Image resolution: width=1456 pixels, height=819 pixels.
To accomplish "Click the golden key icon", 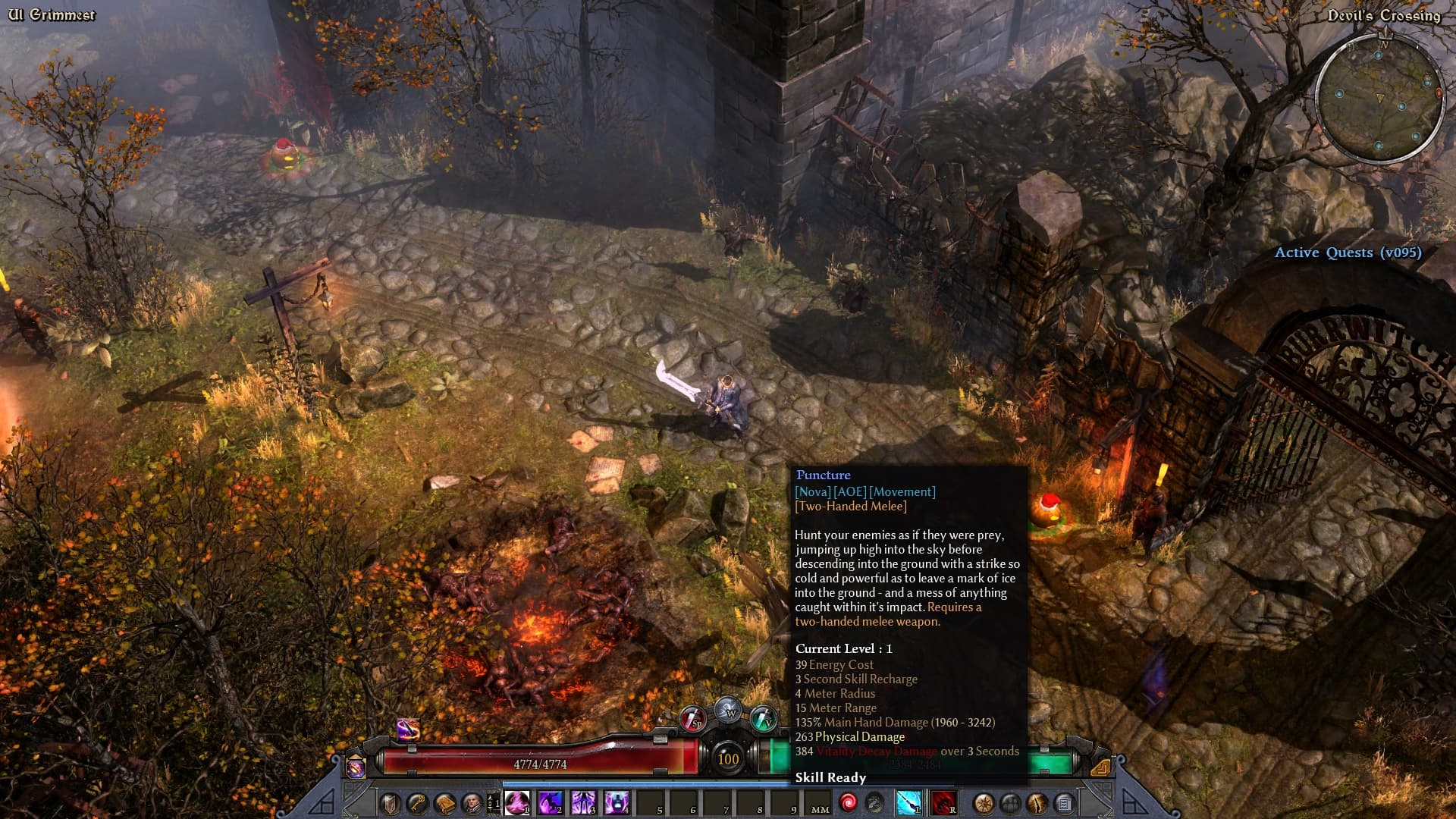I will coord(417,803).
